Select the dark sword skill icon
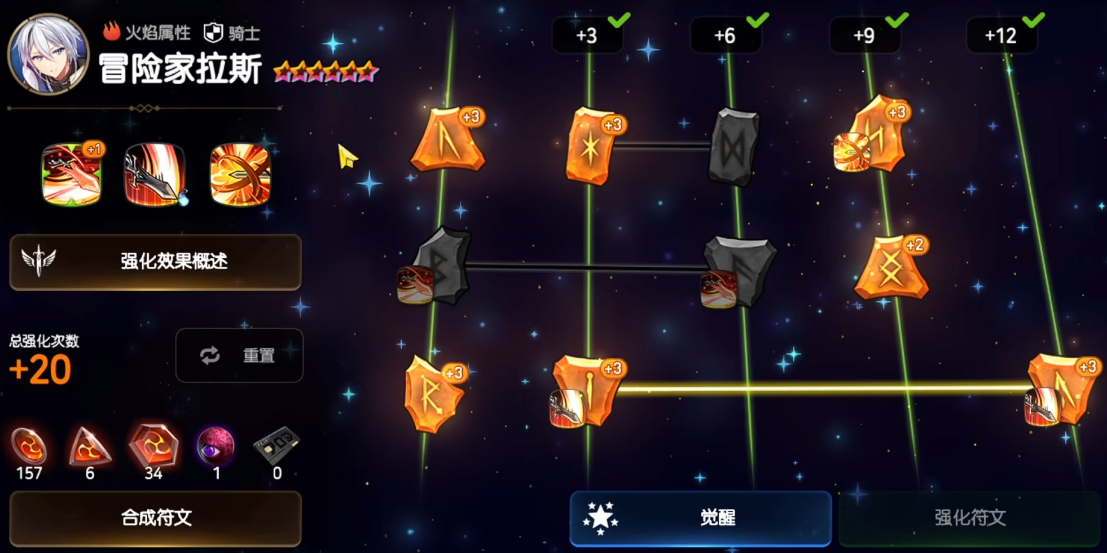 [x=155, y=174]
